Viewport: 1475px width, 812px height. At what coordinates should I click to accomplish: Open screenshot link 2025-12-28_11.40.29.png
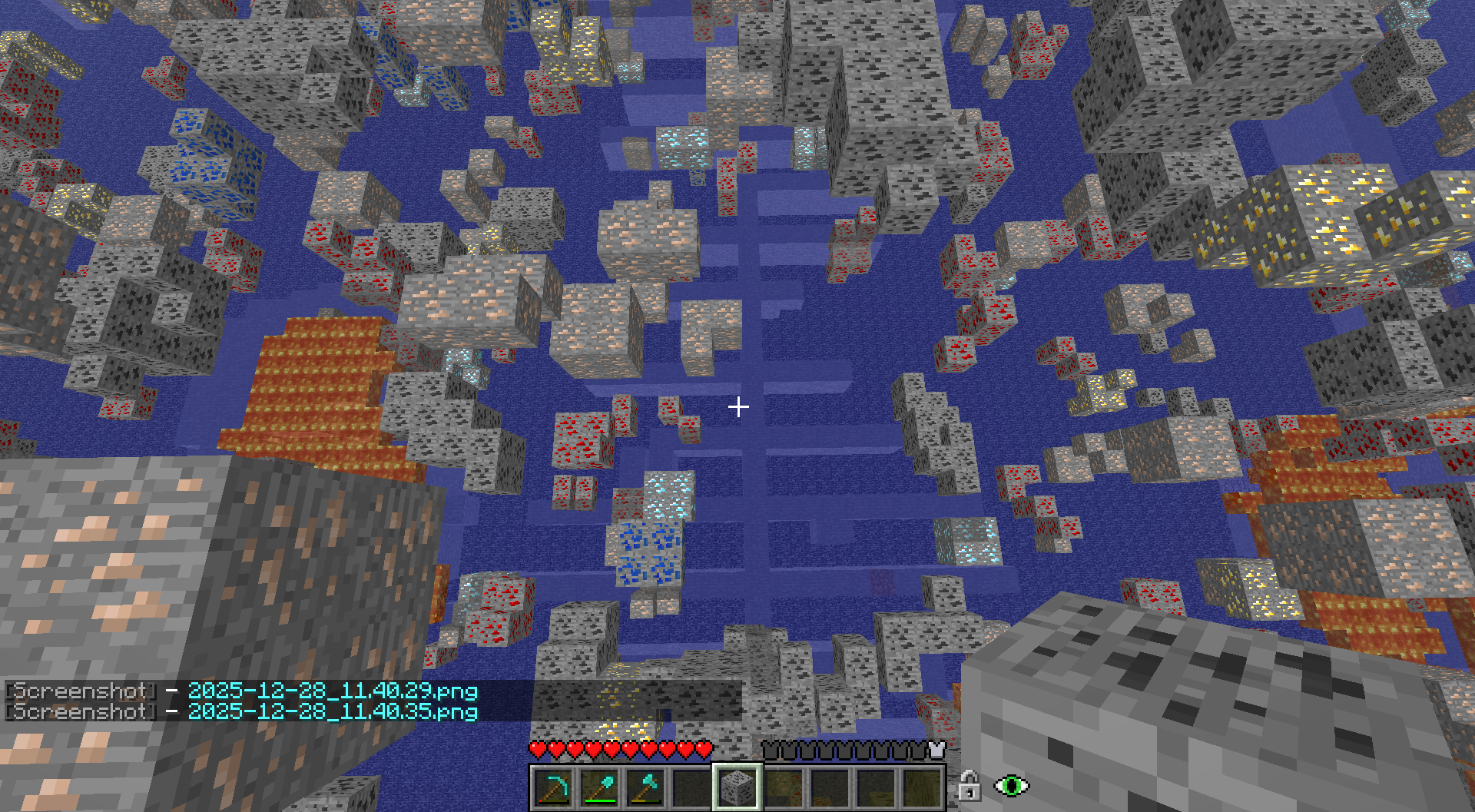click(333, 691)
